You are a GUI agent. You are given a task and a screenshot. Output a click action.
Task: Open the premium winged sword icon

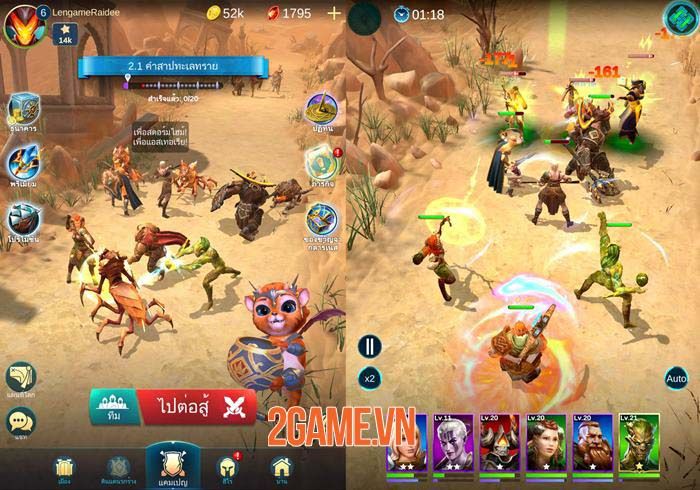point(25,164)
